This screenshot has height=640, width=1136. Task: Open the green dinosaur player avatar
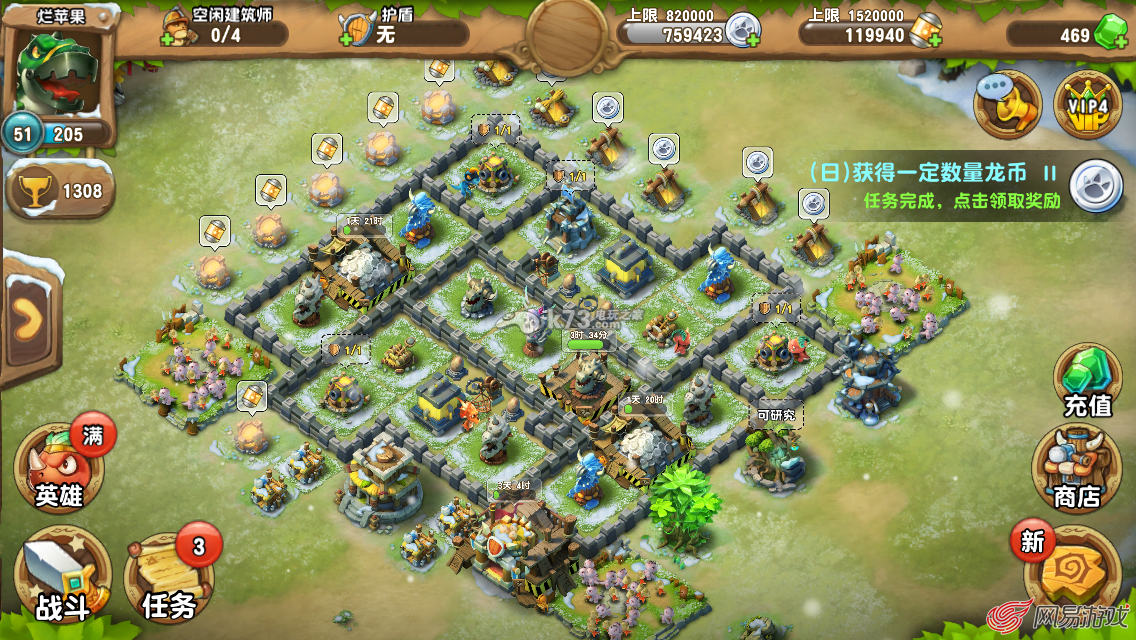(x=56, y=72)
